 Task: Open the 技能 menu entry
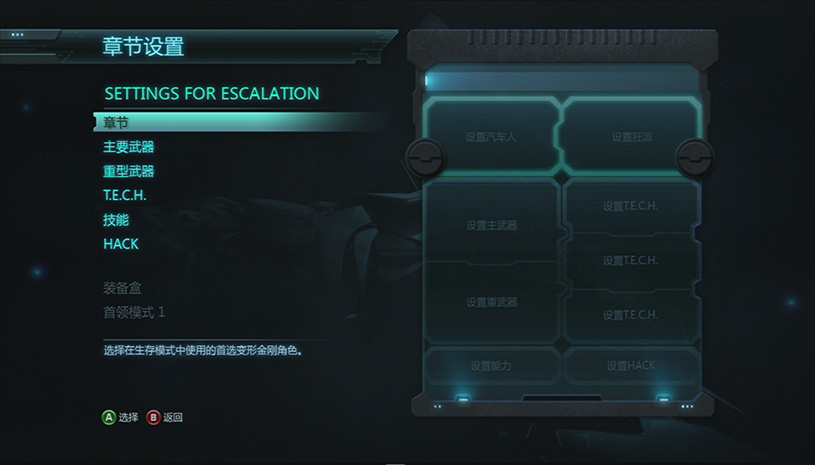click(117, 220)
